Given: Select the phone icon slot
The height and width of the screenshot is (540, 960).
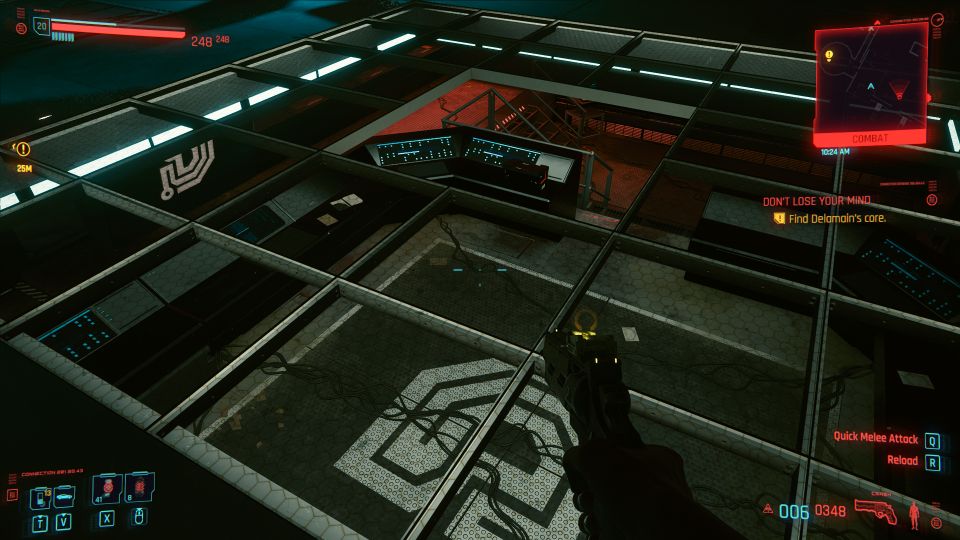Looking at the screenshot, I should (x=42, y=494).
